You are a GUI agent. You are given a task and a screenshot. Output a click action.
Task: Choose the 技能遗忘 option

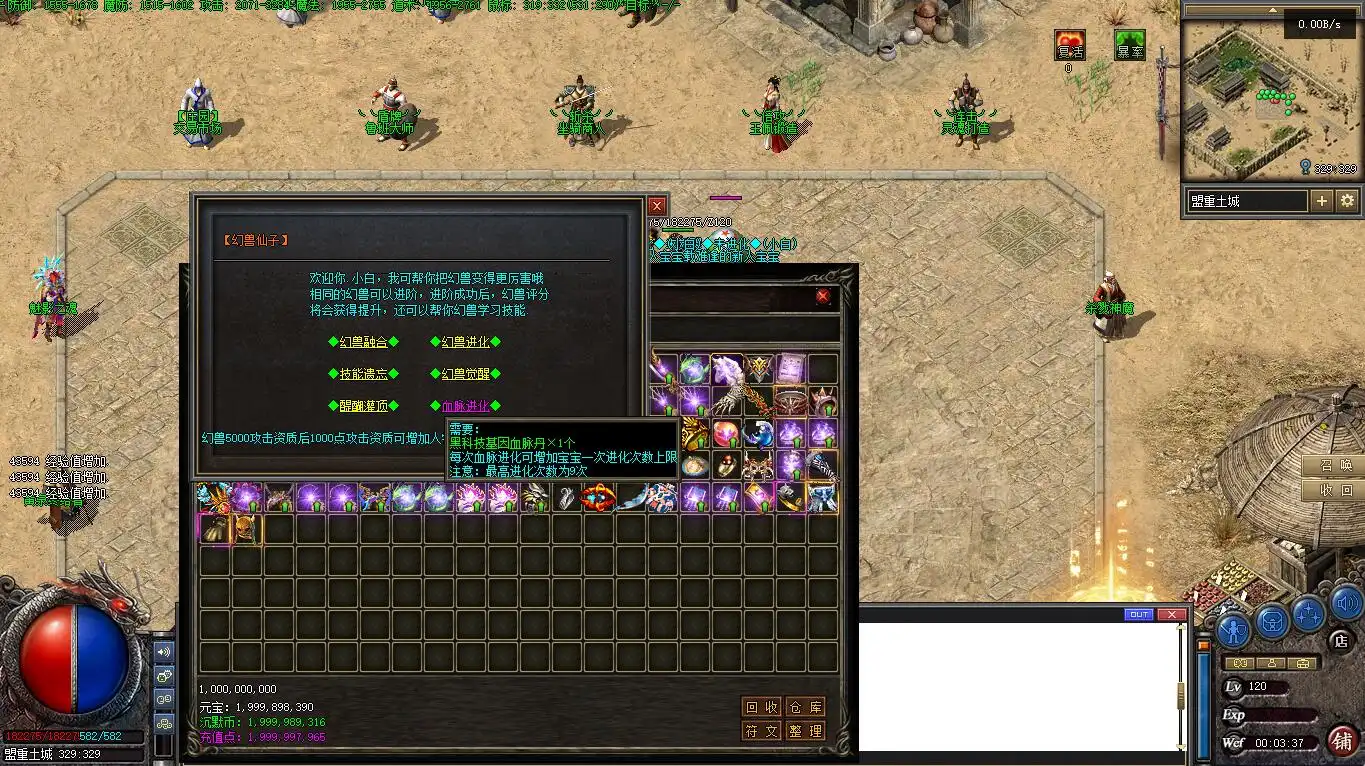pos(363,374)
